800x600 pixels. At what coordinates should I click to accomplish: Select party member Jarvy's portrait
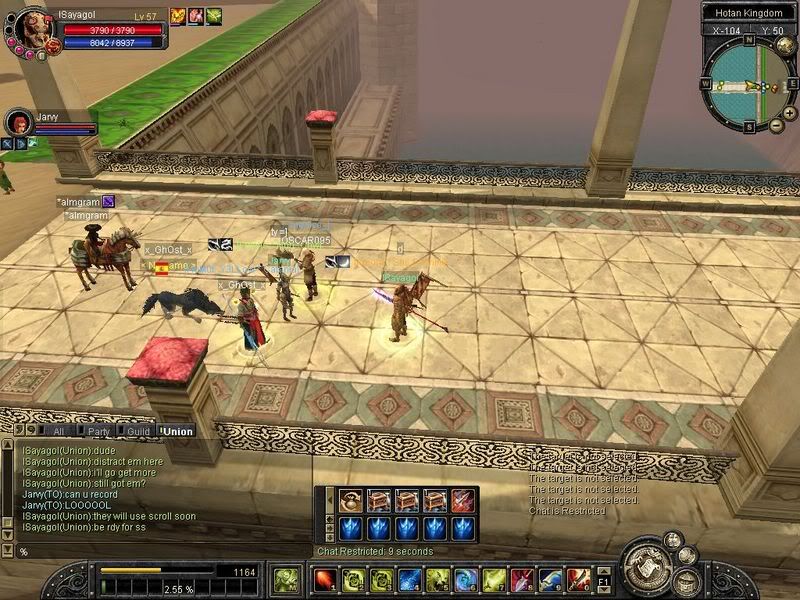[18, 122]
